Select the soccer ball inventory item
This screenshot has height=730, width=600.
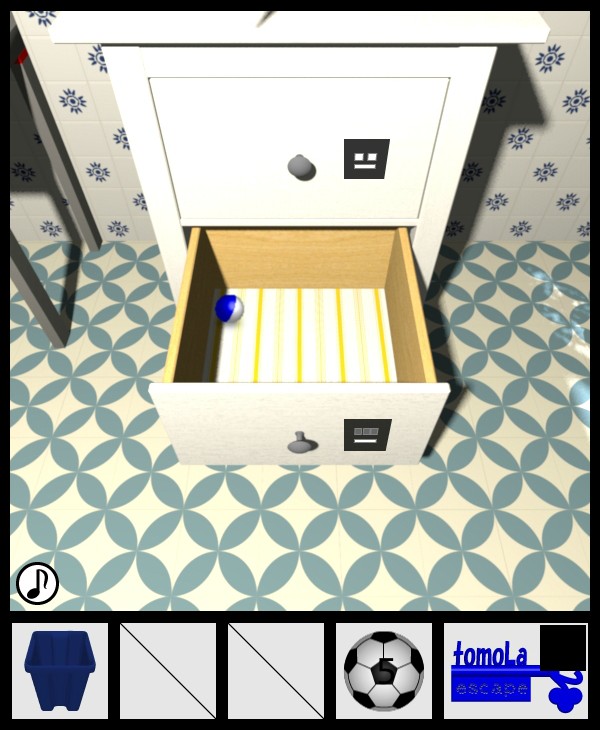pyautogui.click(x=384, y=671)
